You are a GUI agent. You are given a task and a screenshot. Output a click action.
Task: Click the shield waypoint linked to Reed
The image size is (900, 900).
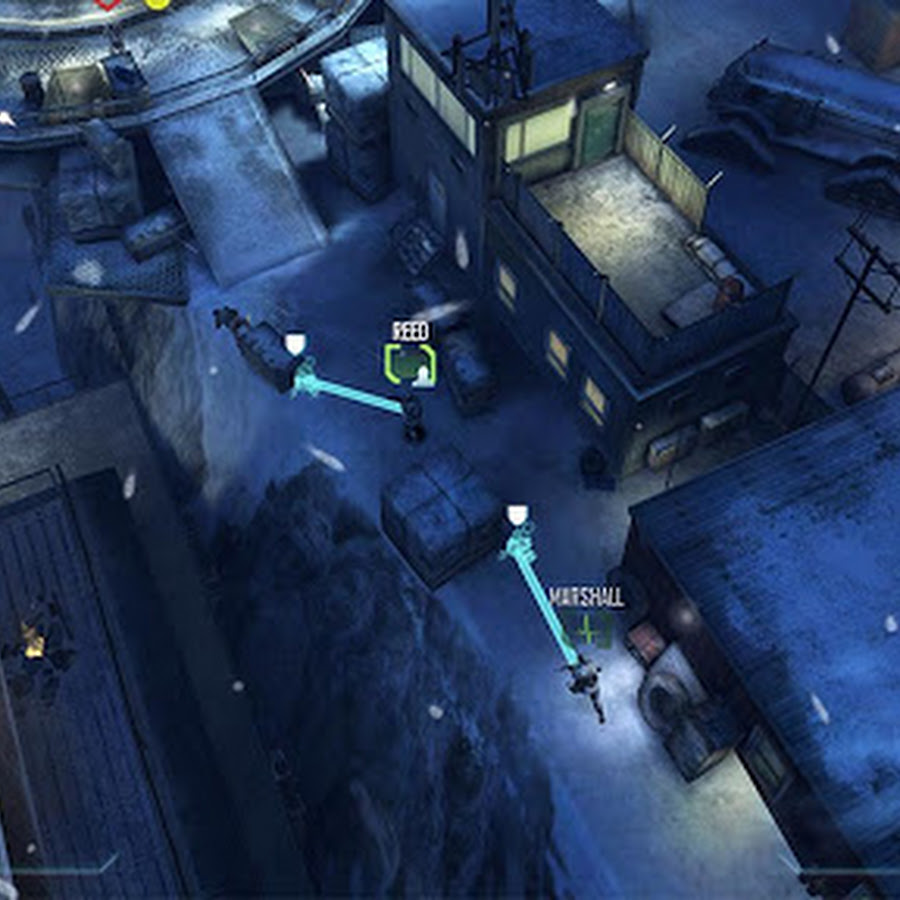[295, 346]
